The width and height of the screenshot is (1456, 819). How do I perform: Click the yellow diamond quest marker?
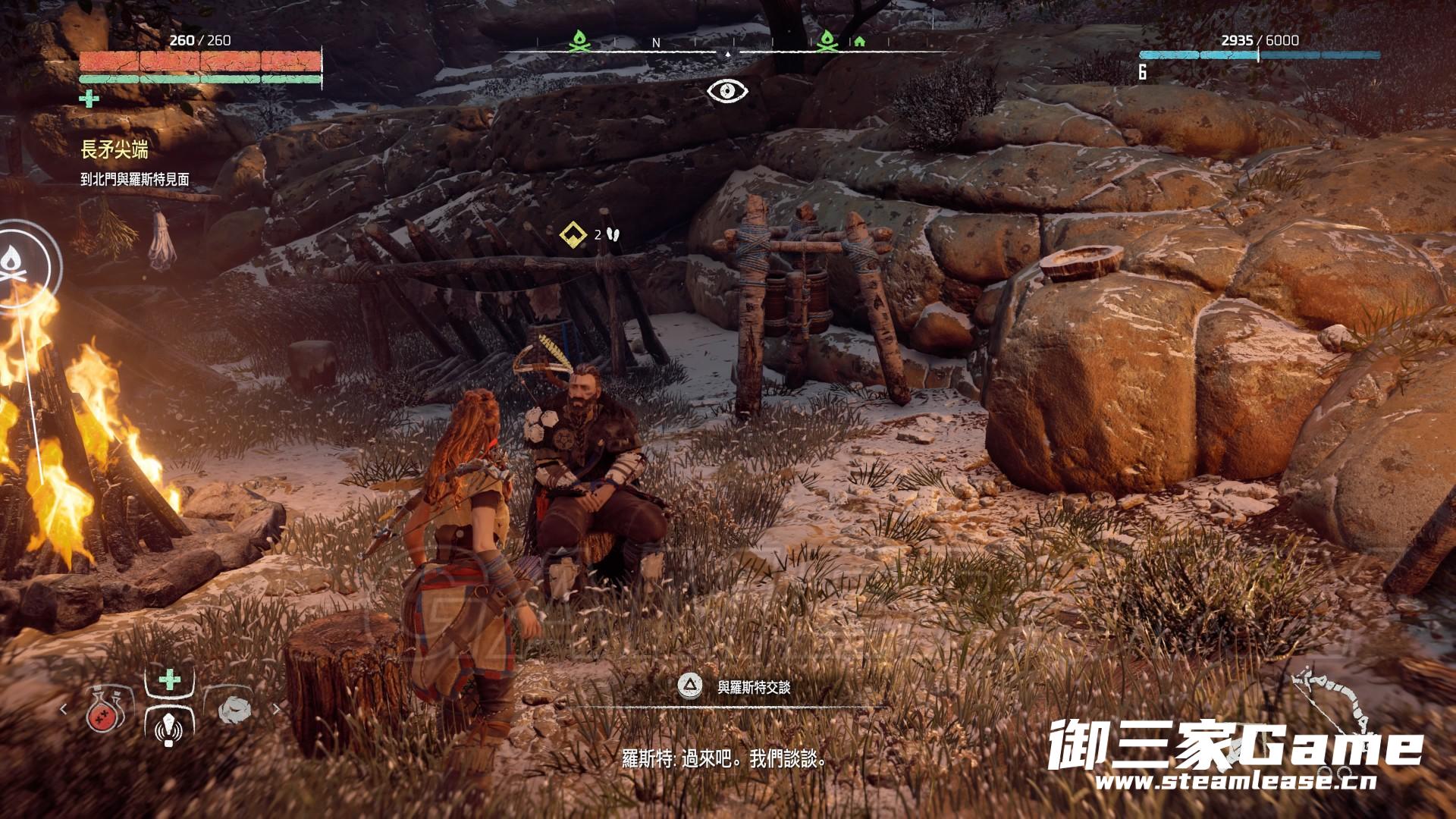(x=574, y=234)
